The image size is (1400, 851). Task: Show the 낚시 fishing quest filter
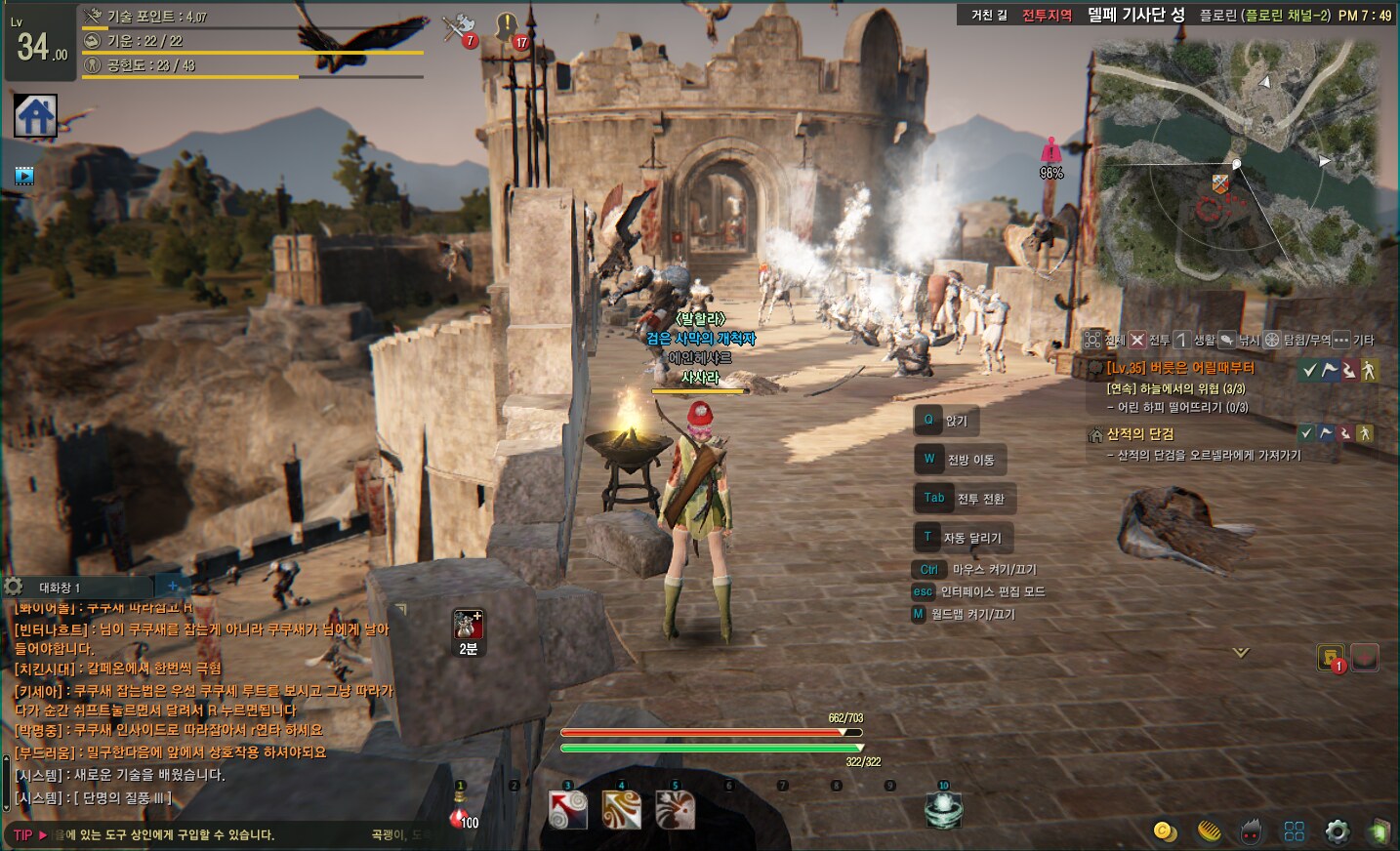tap(1239, 340)
